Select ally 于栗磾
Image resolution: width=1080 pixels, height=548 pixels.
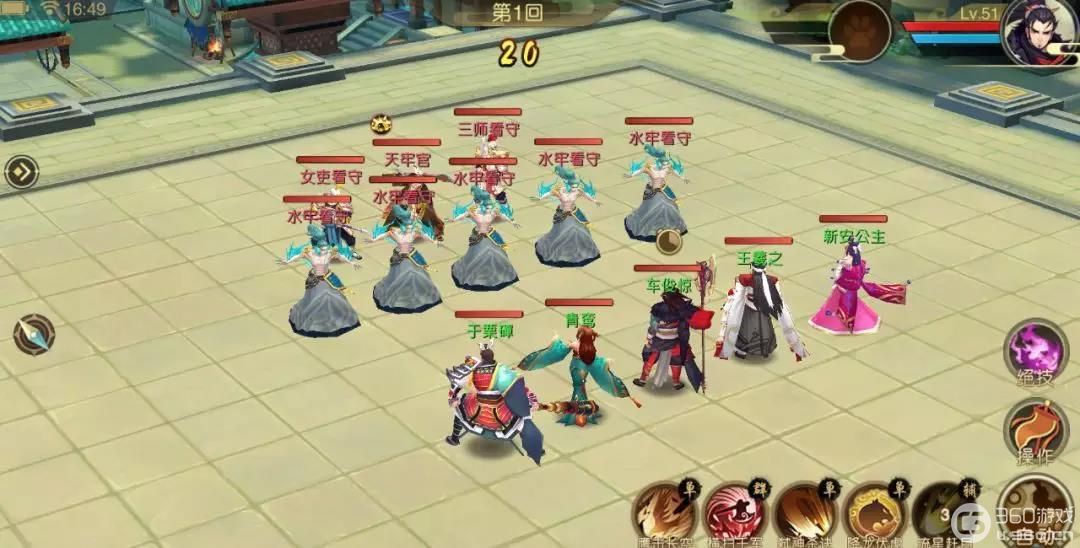click(x=490, y=395)
